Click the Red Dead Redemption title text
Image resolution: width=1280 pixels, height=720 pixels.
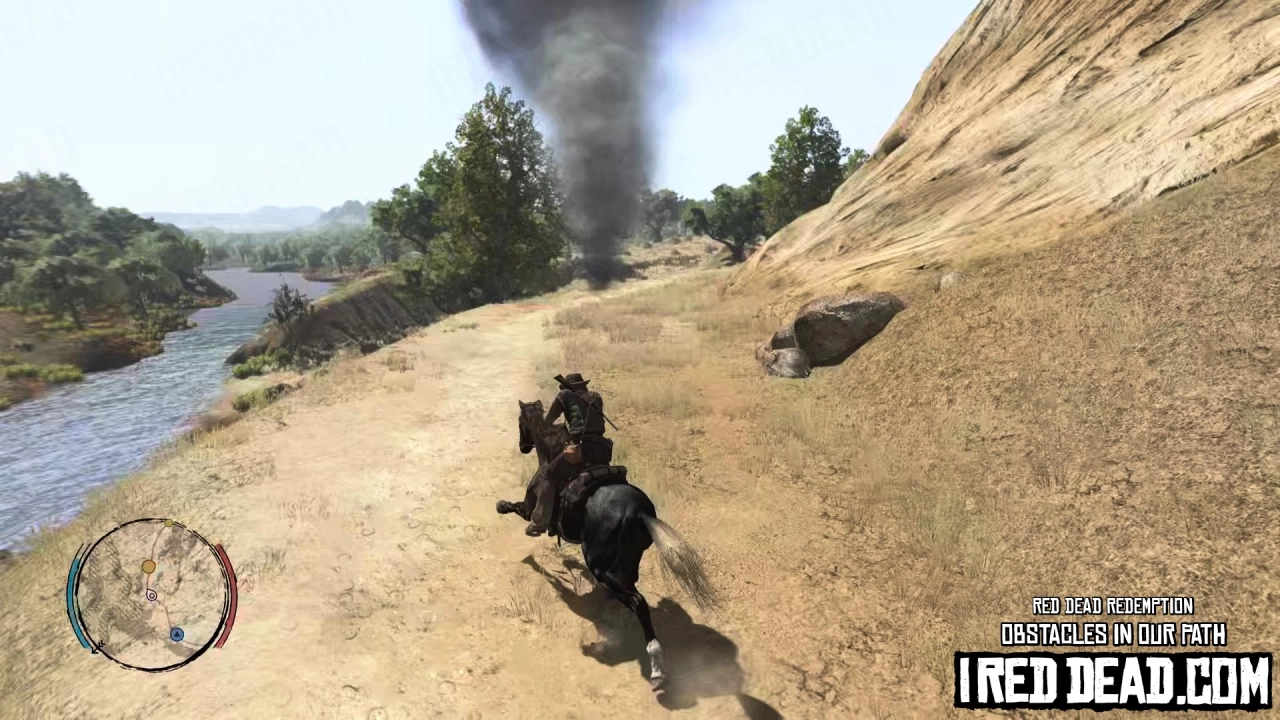click(x=1113, y=606)
